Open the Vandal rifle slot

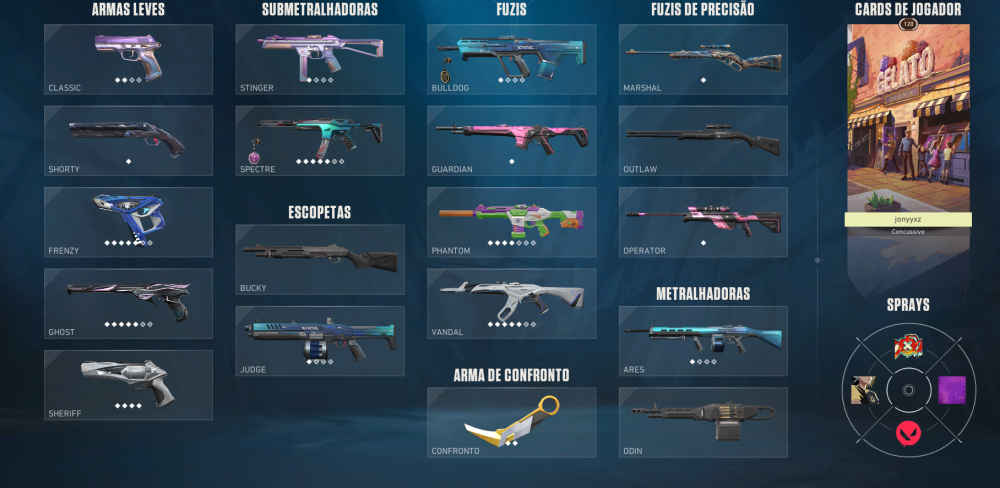click(x=511, y=303)
